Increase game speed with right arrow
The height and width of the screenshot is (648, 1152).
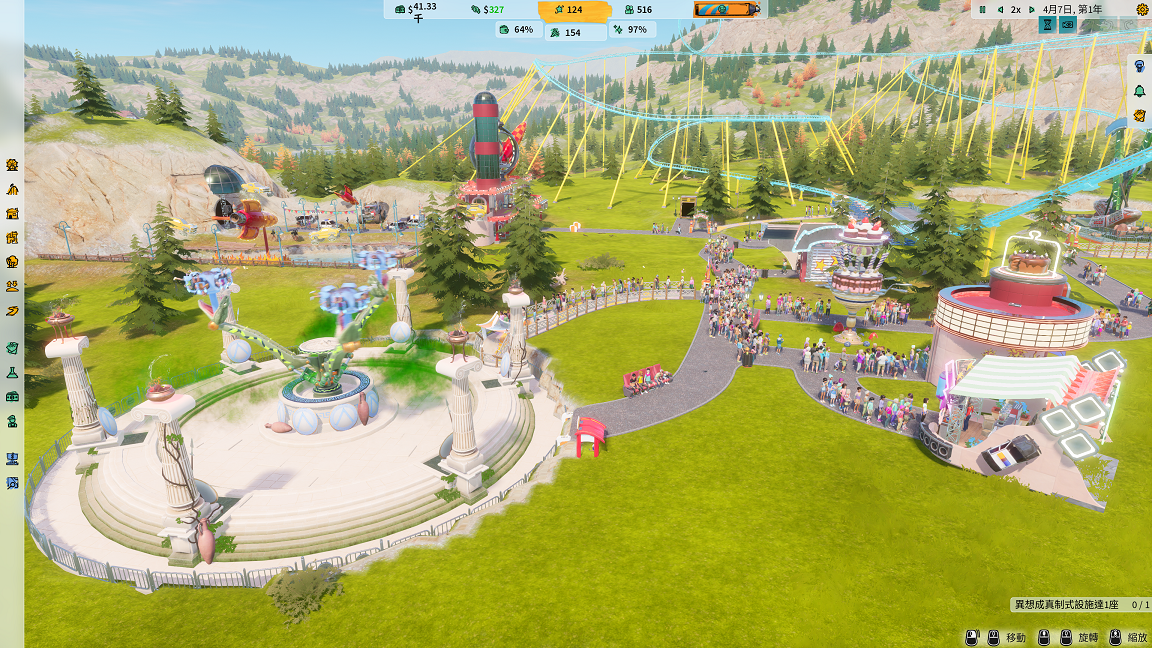(1031, 9)
